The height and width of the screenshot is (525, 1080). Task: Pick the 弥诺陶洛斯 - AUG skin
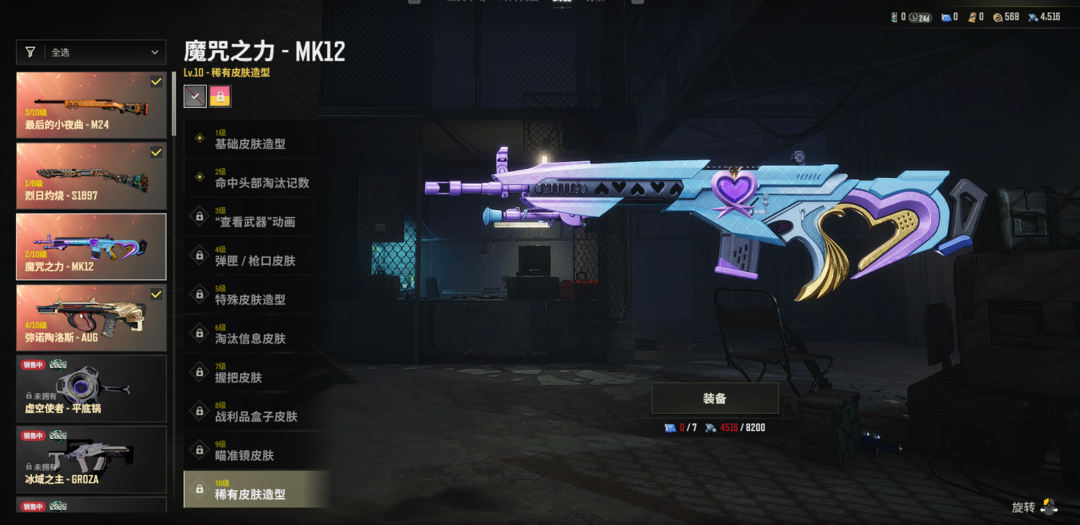[x=91, y=318]
